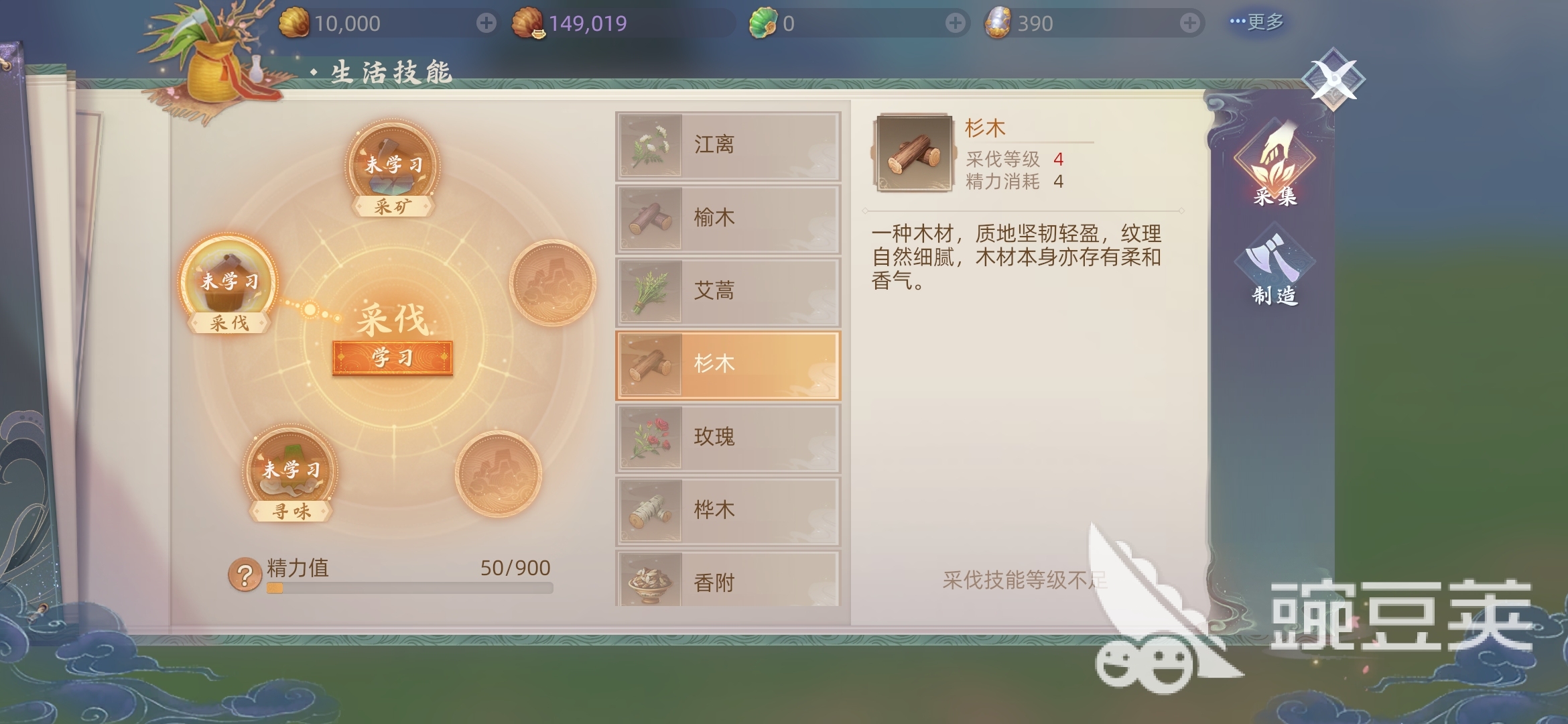The height and width of the screenshot is (724, 1568).
Task: Select the 江离 material entry
Action: tap(727, 145)
